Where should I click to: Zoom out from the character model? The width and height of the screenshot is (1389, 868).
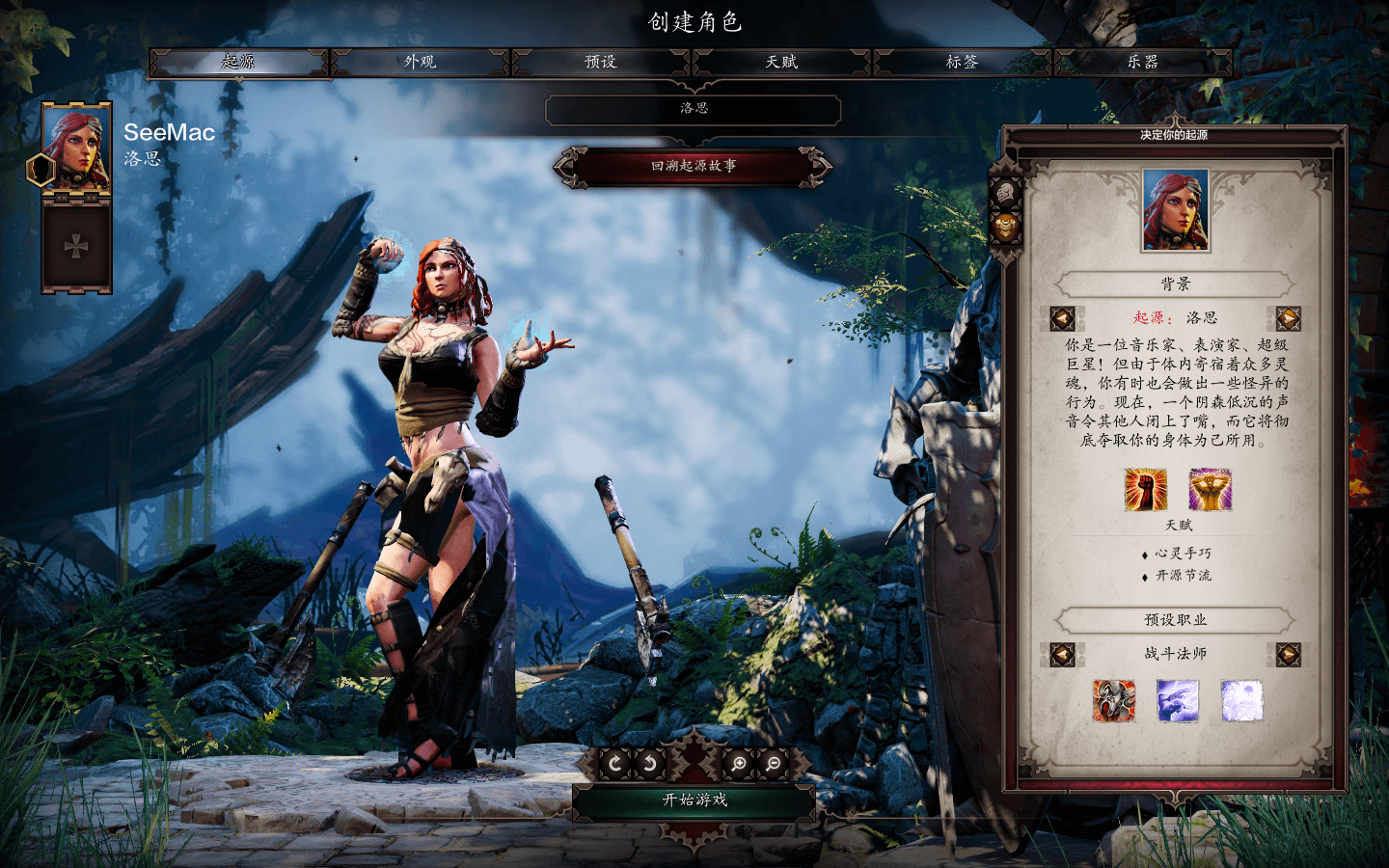[774, 764]
